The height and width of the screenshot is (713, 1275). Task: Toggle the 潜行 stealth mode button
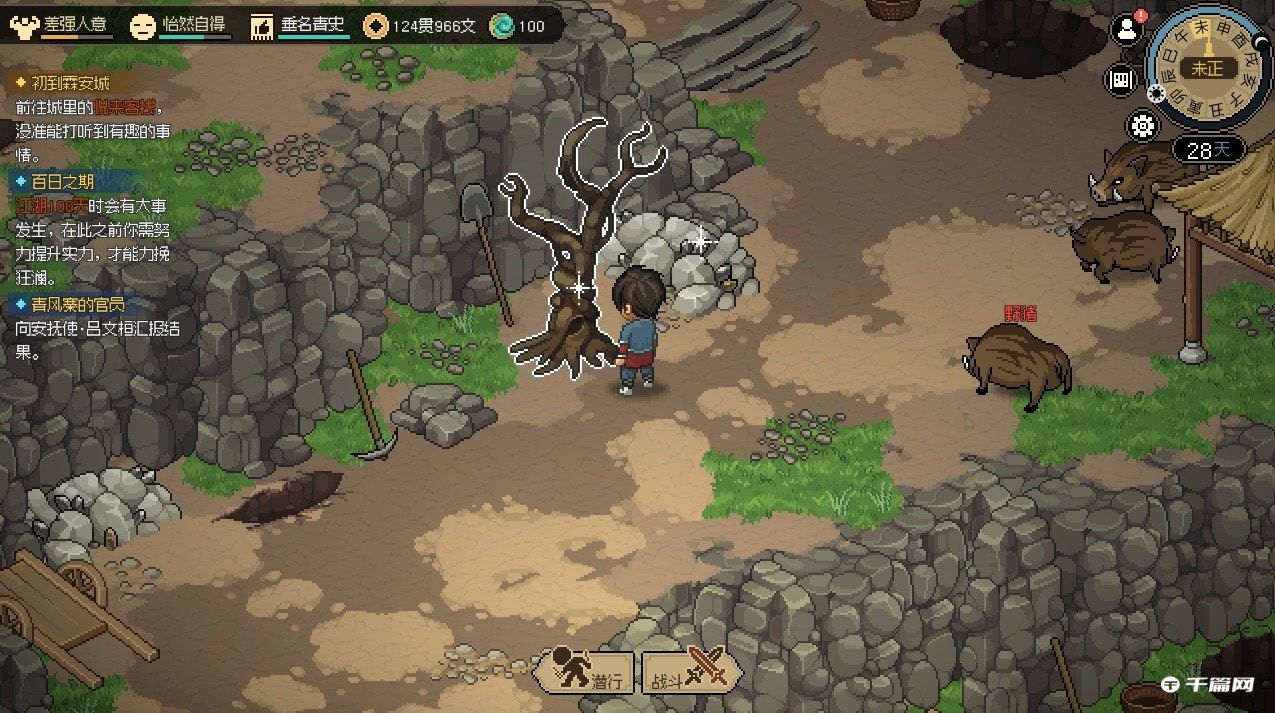click(588, 670)
